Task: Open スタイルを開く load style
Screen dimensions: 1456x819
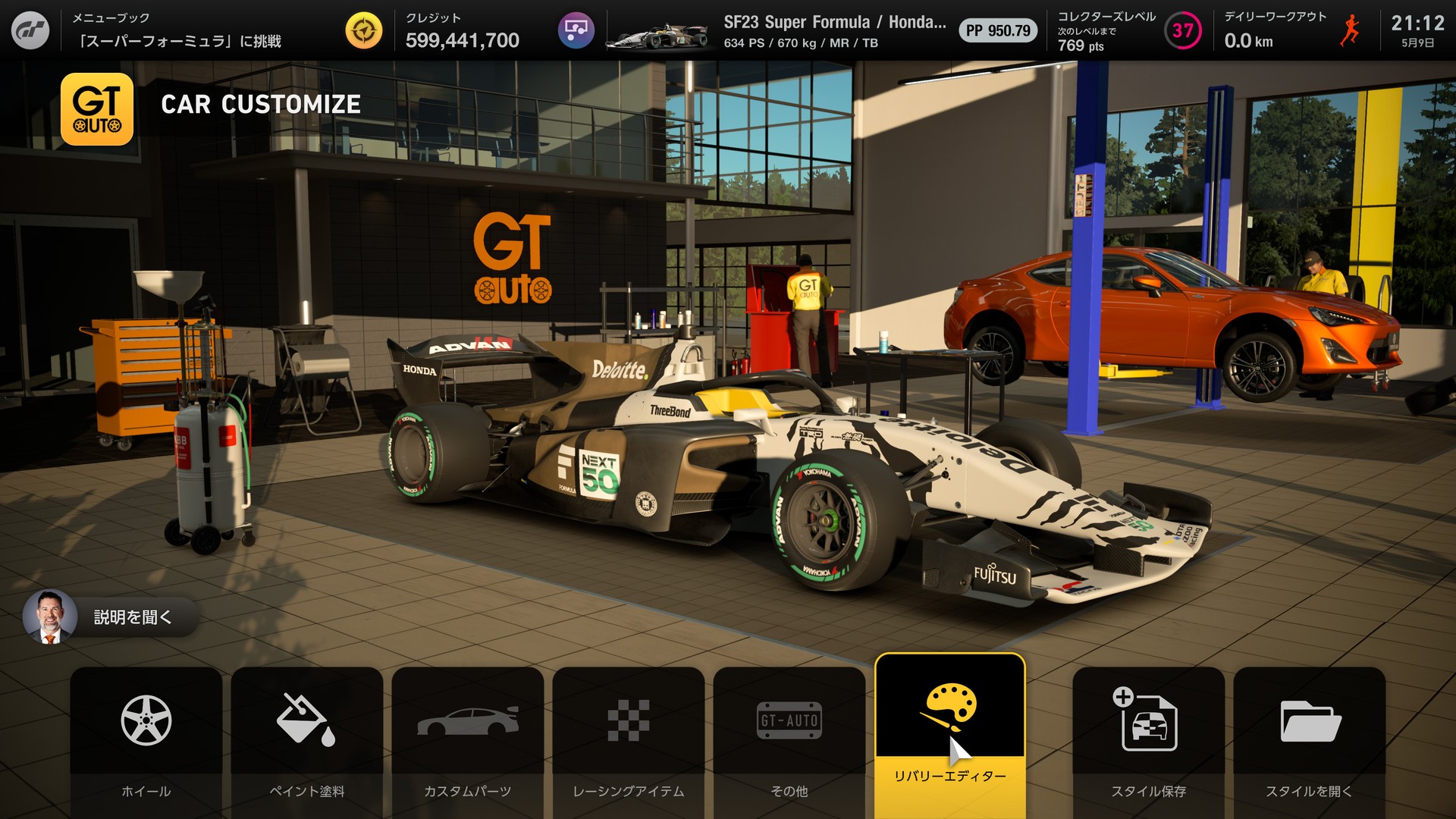Action: coord(1310,739)
